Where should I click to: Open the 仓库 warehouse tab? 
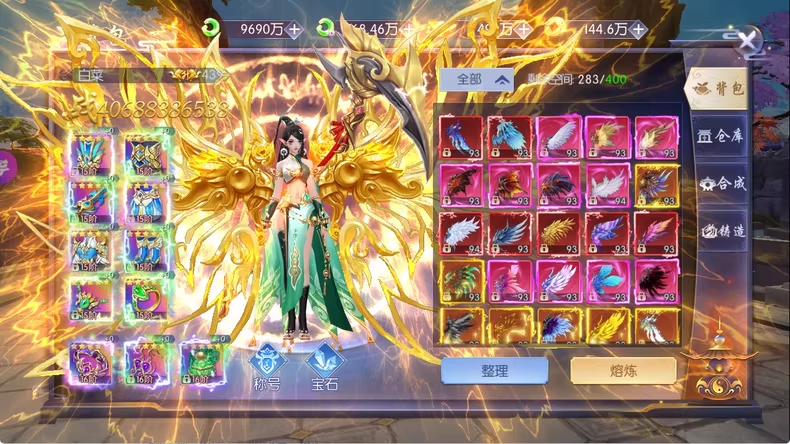720,137
